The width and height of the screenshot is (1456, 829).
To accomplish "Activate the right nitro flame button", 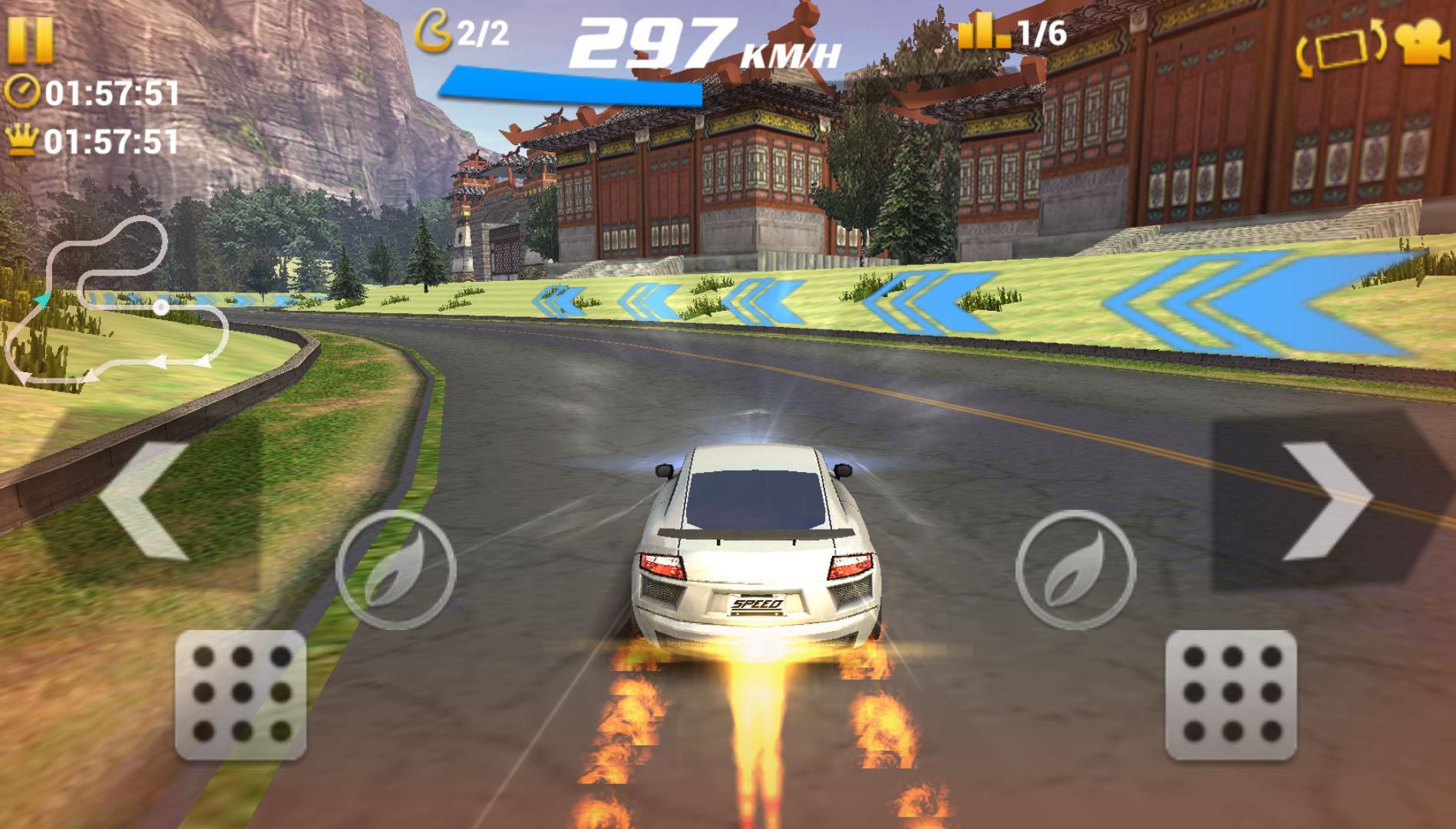I will pos(1075,570).
